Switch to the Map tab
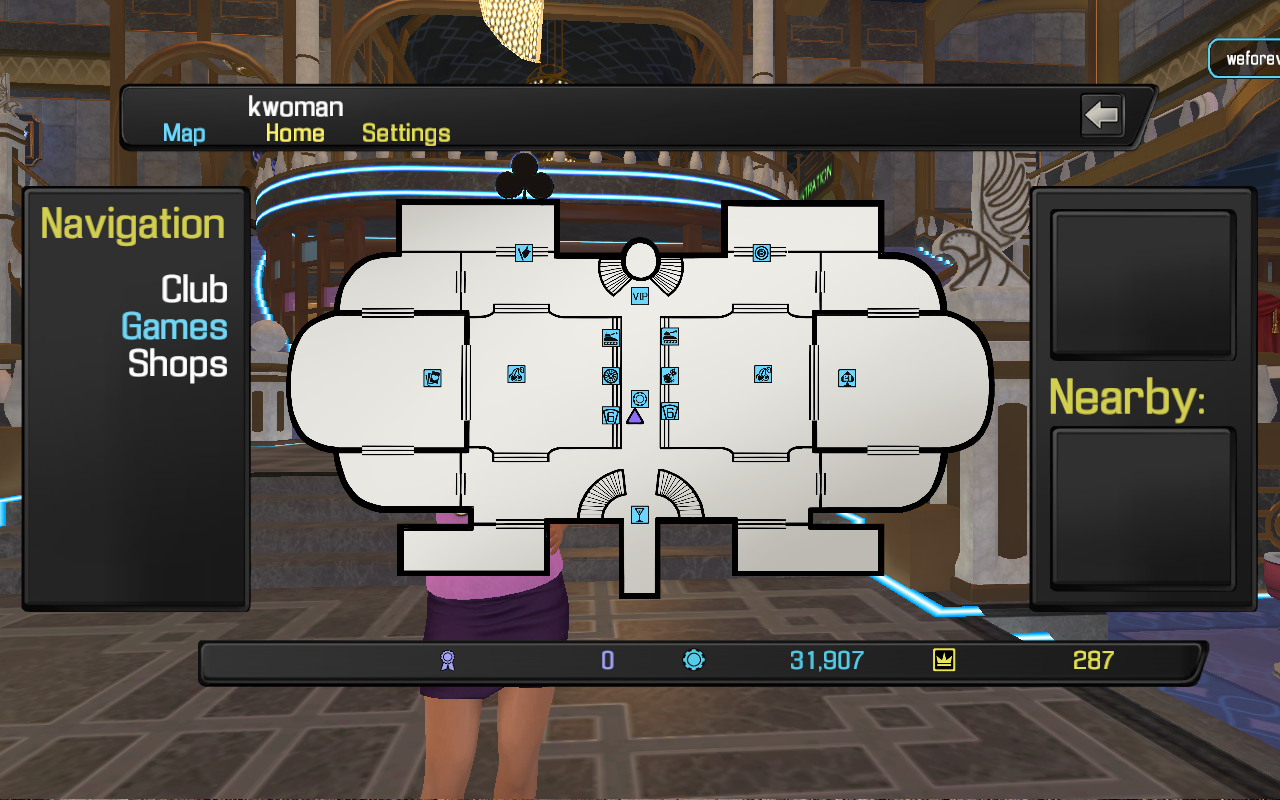This screenshot has width=1280, height=800. (184, 133)
